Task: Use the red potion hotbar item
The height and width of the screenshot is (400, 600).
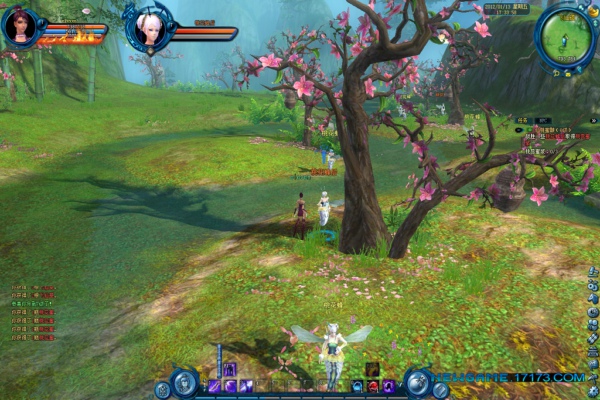Action: click(x=372, y=386)
